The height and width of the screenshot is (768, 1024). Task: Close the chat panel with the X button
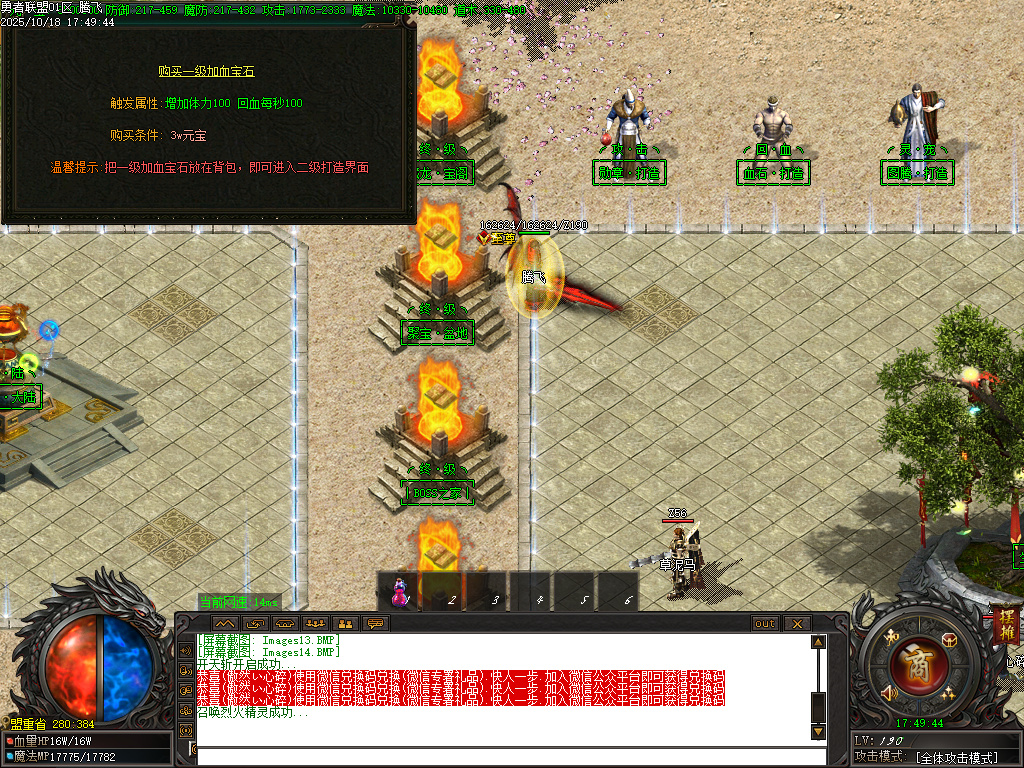(x=797, y=623)
